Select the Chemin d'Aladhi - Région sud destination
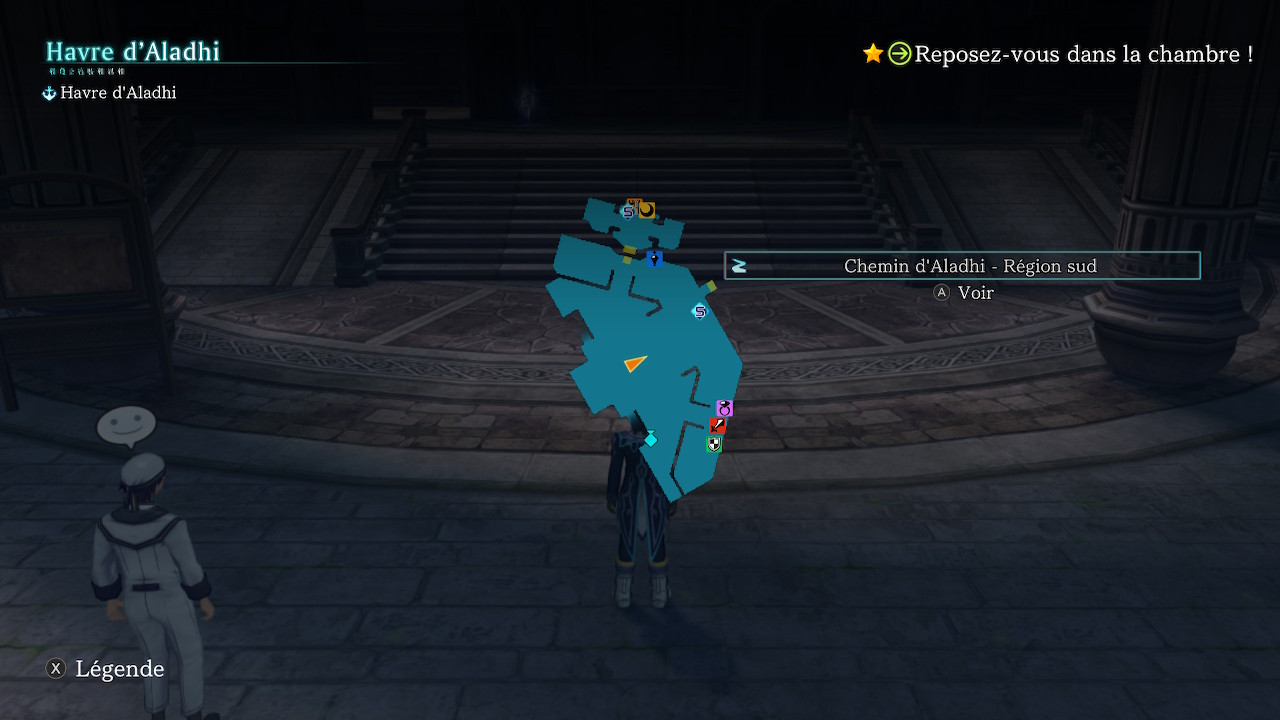 click(962, 266)
